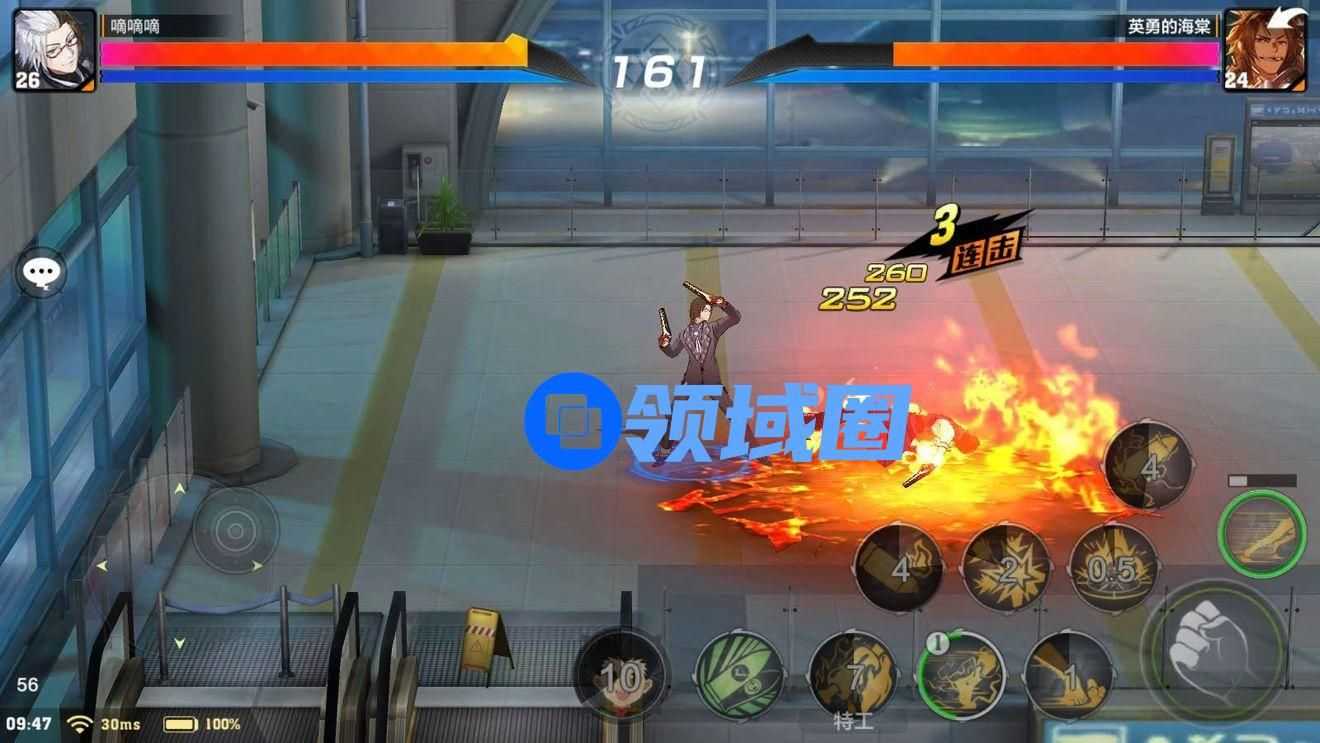The image size is (1320, 743).
Task: Open the chat speech bubble
Action: 41,272
